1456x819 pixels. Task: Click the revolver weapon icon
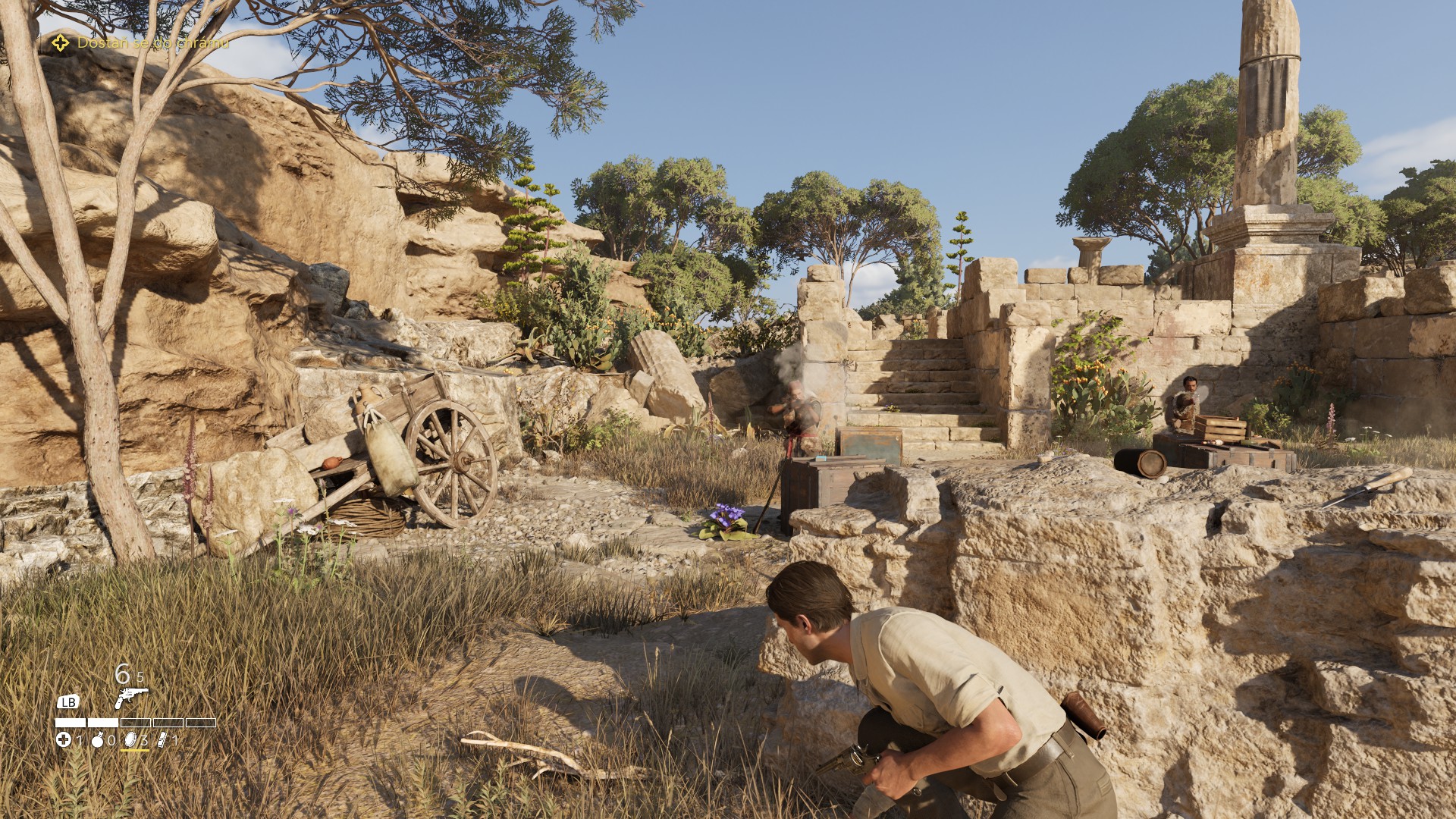(130, 697)
